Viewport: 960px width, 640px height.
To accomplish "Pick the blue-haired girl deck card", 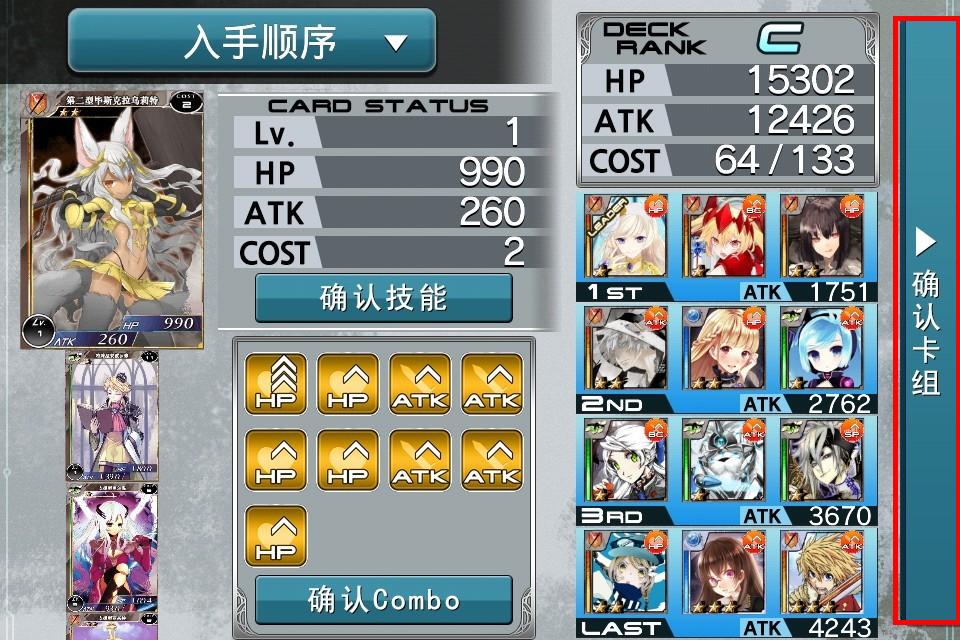I will coord(822,348).
